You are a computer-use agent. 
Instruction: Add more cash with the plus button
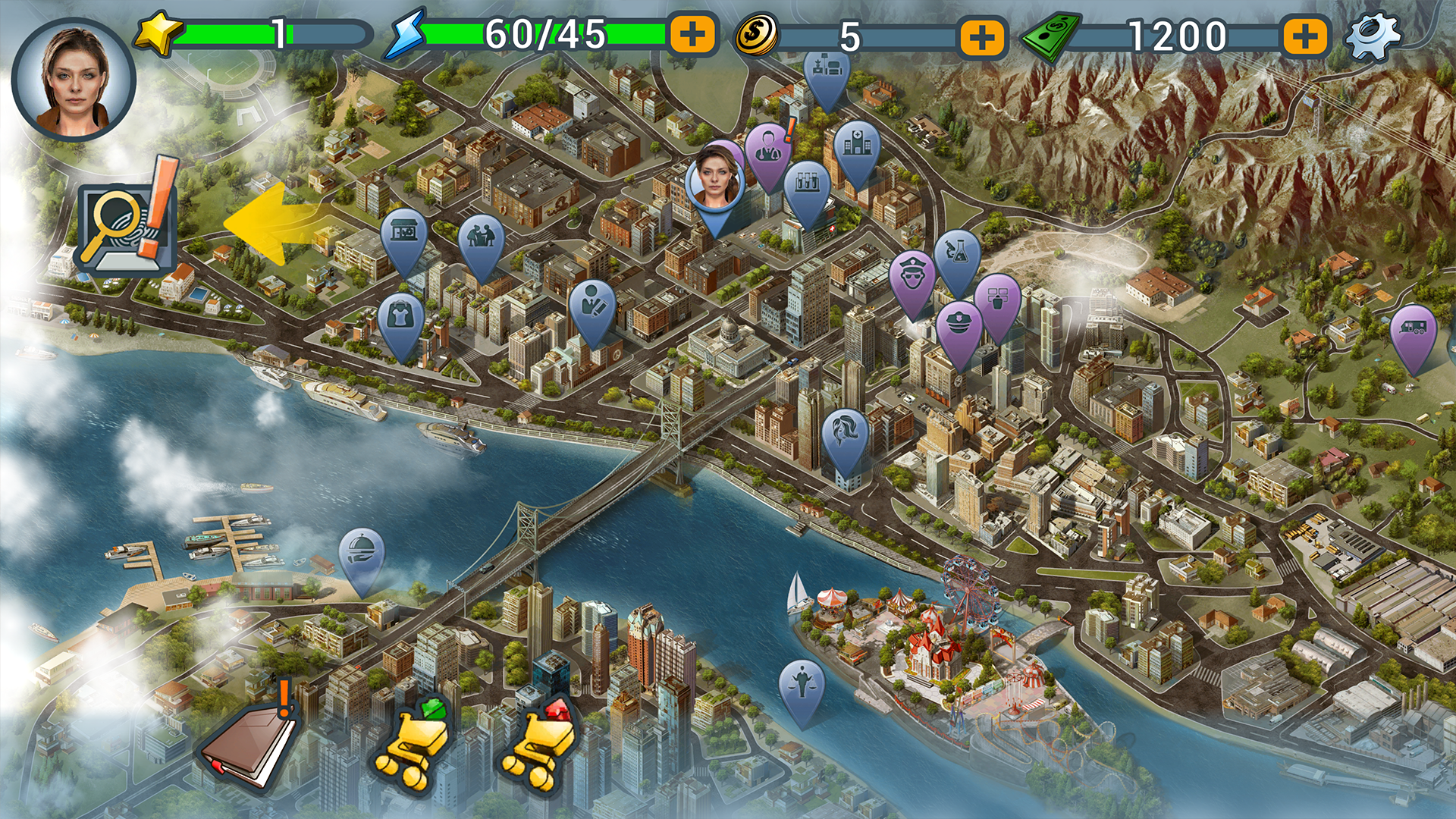point(1304,36)
